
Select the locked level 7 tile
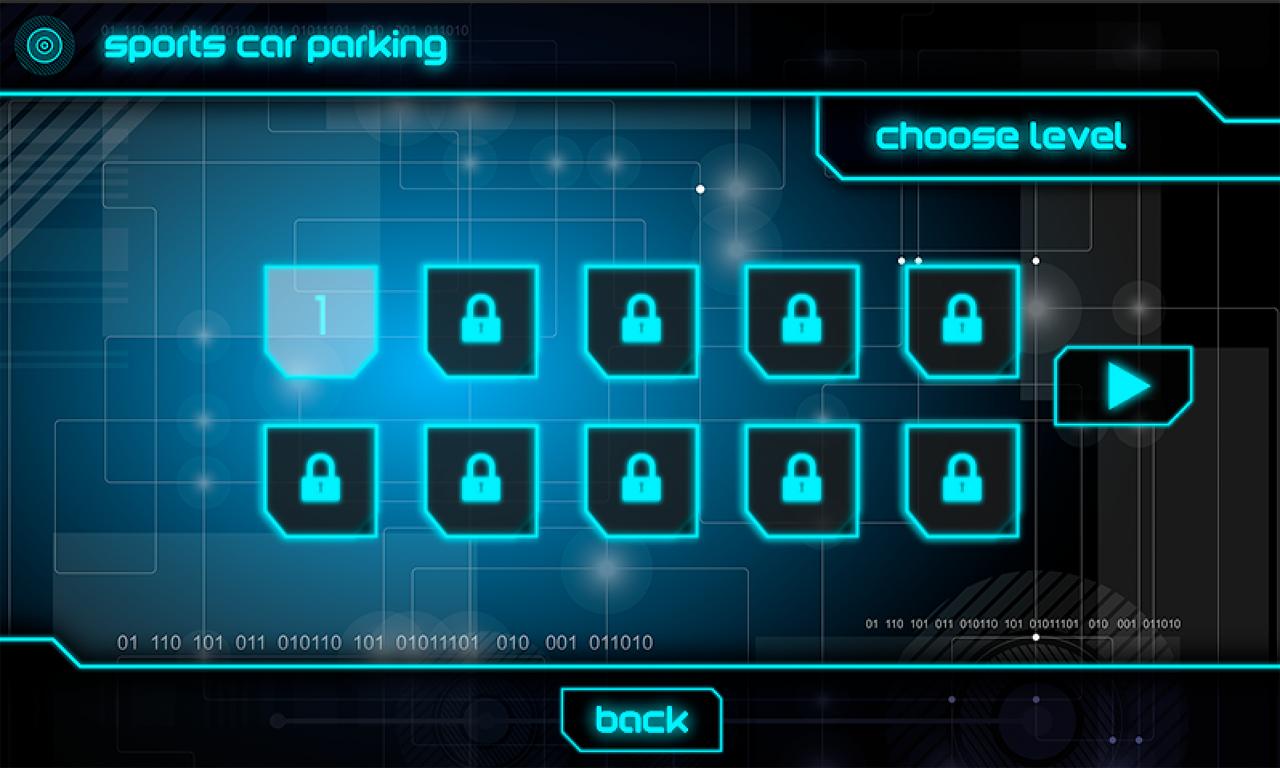click(480, 480)
